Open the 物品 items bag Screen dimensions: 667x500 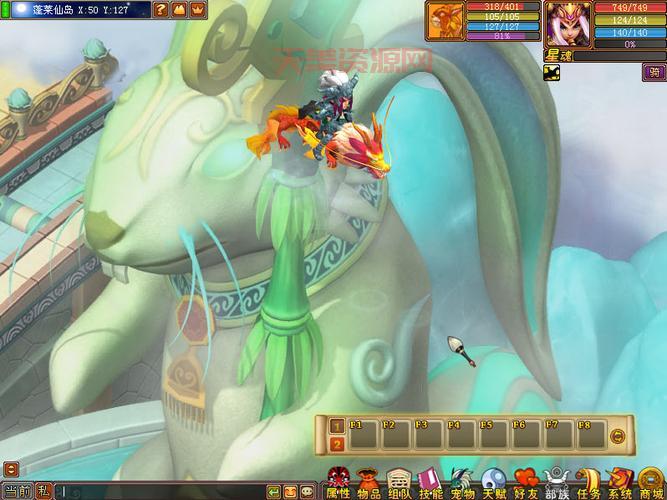[369, 483]
